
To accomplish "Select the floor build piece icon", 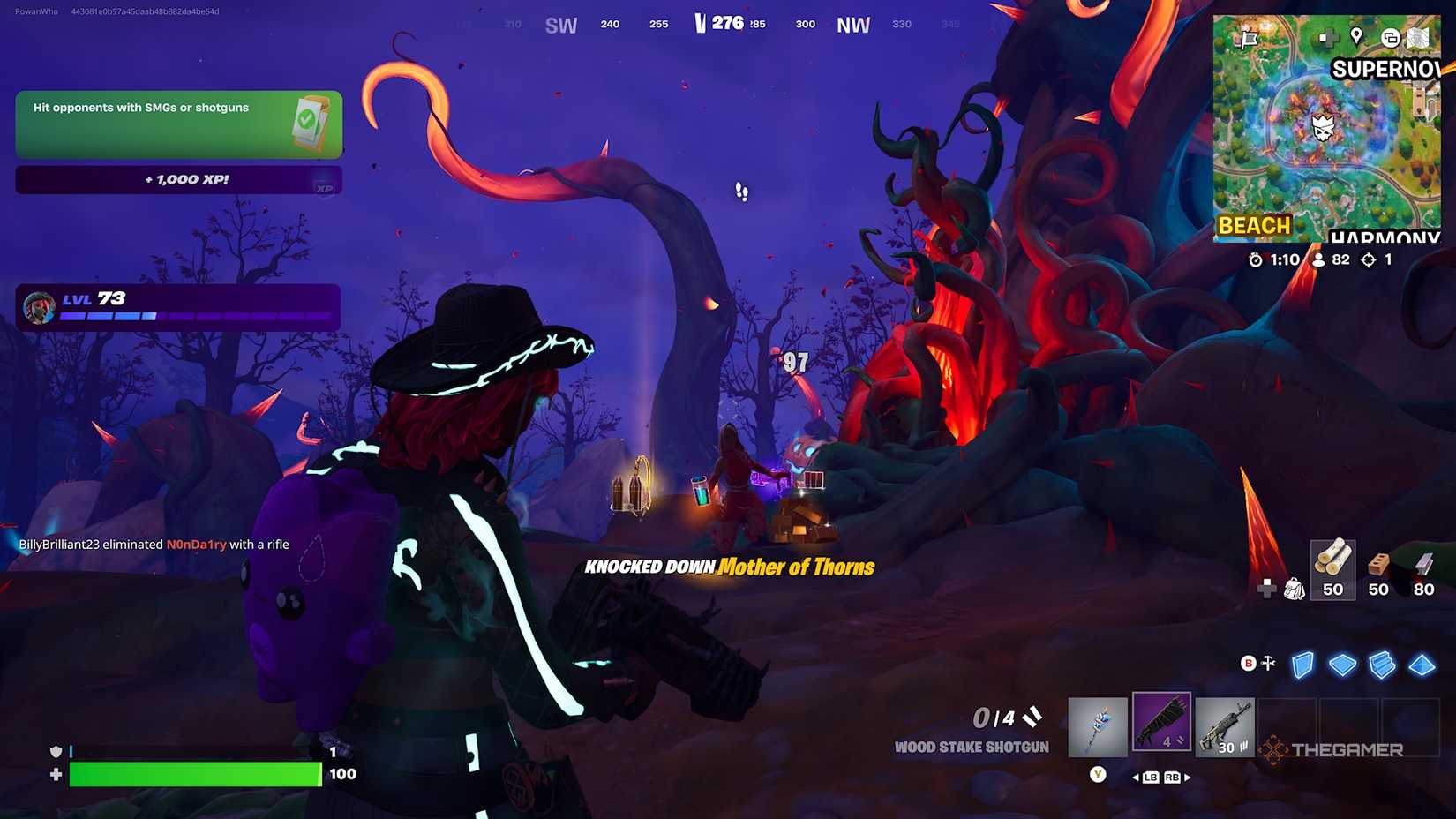I will pyautogui.click(x=1342, y=665).
